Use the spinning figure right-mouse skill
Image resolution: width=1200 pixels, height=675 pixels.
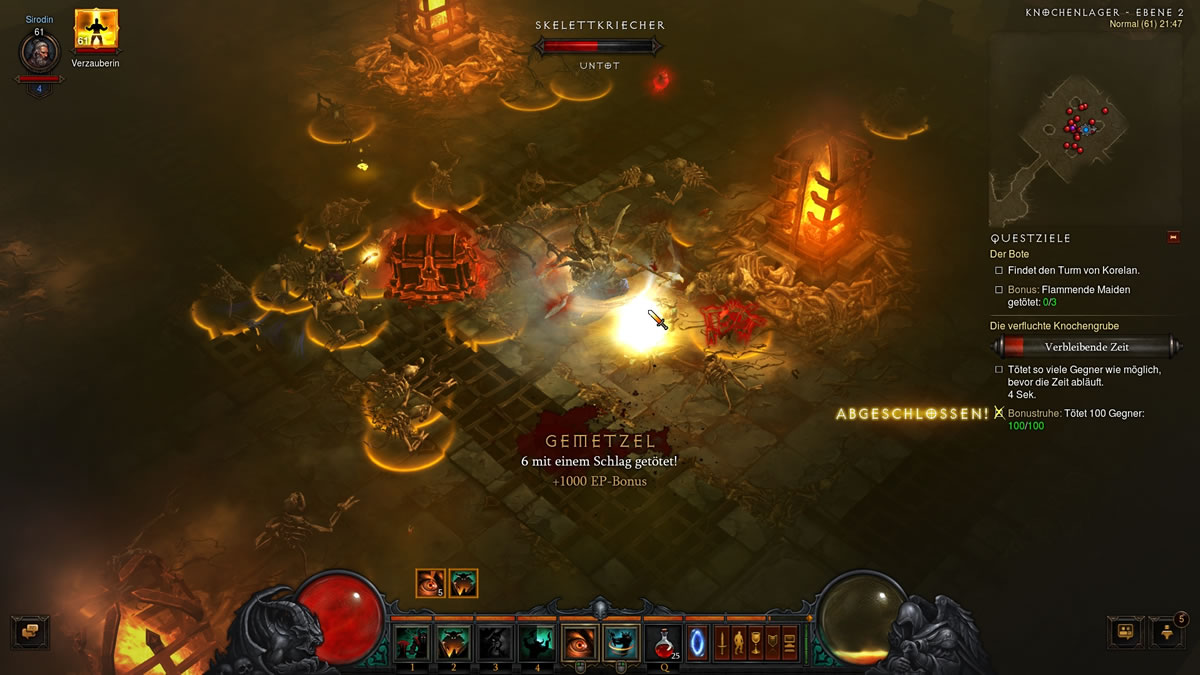[x=622, y=643]
